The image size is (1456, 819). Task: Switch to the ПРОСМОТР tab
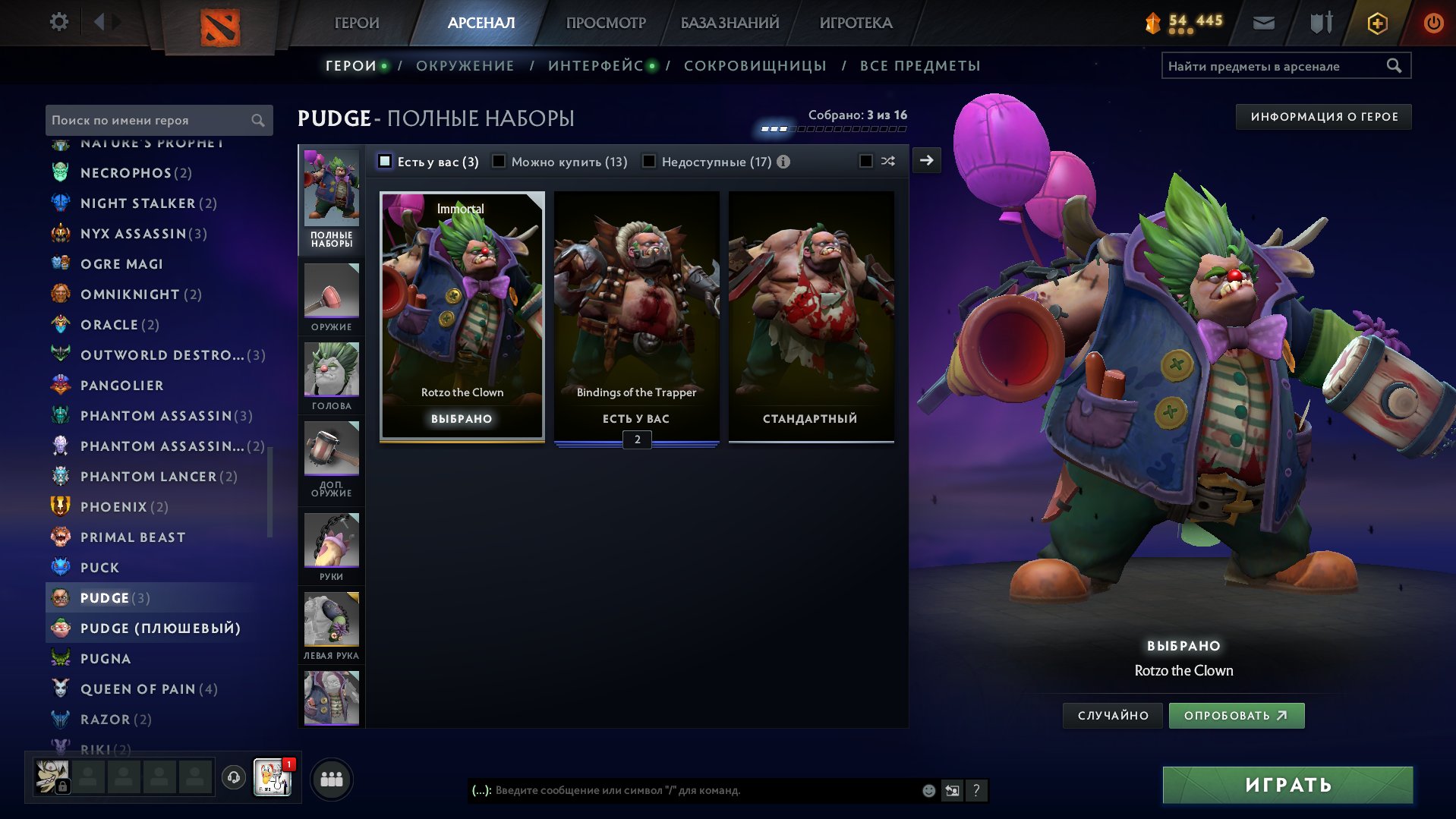pos(605,22)
